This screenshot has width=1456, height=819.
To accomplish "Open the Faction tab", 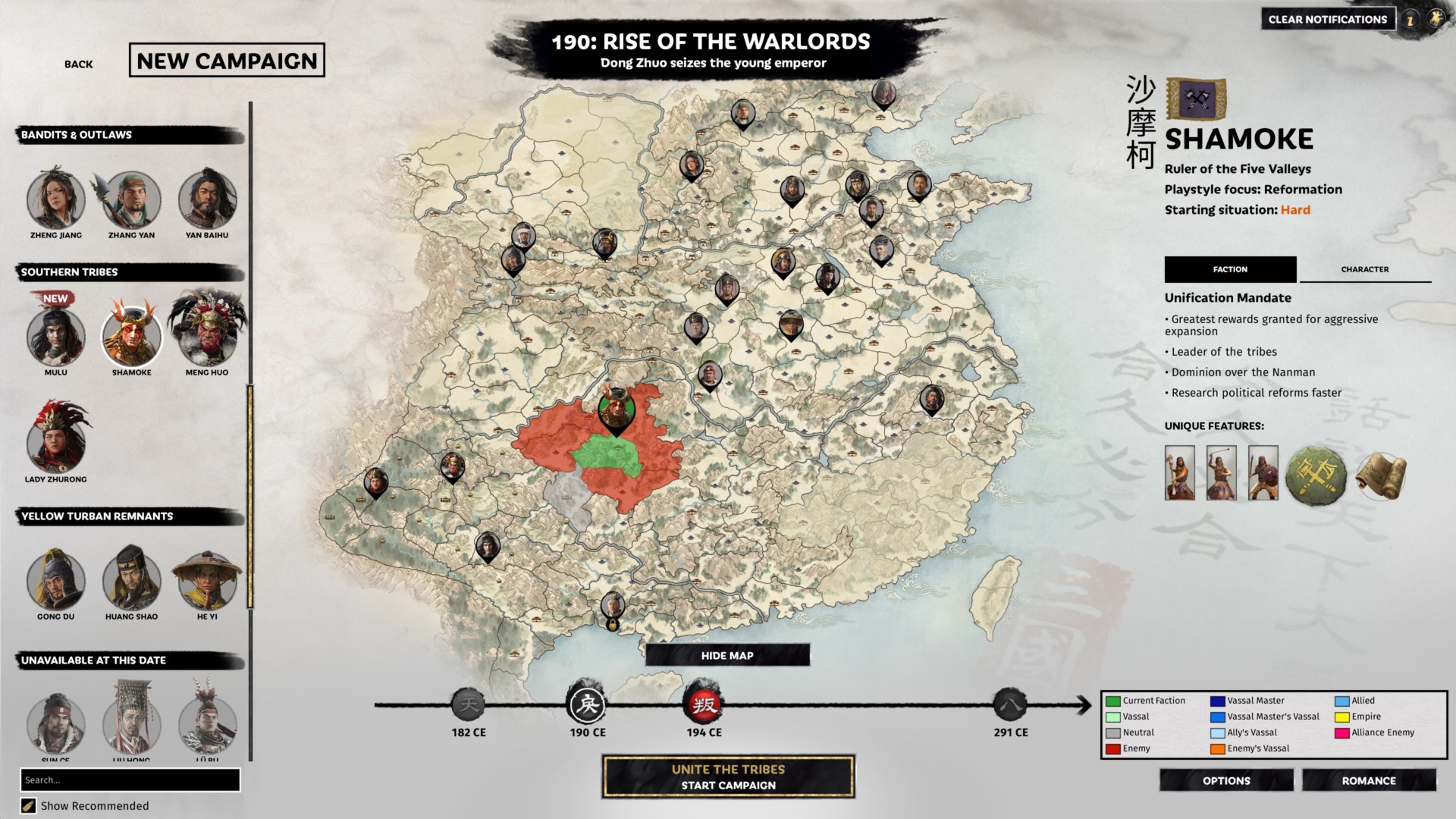I will (1229, 269).
